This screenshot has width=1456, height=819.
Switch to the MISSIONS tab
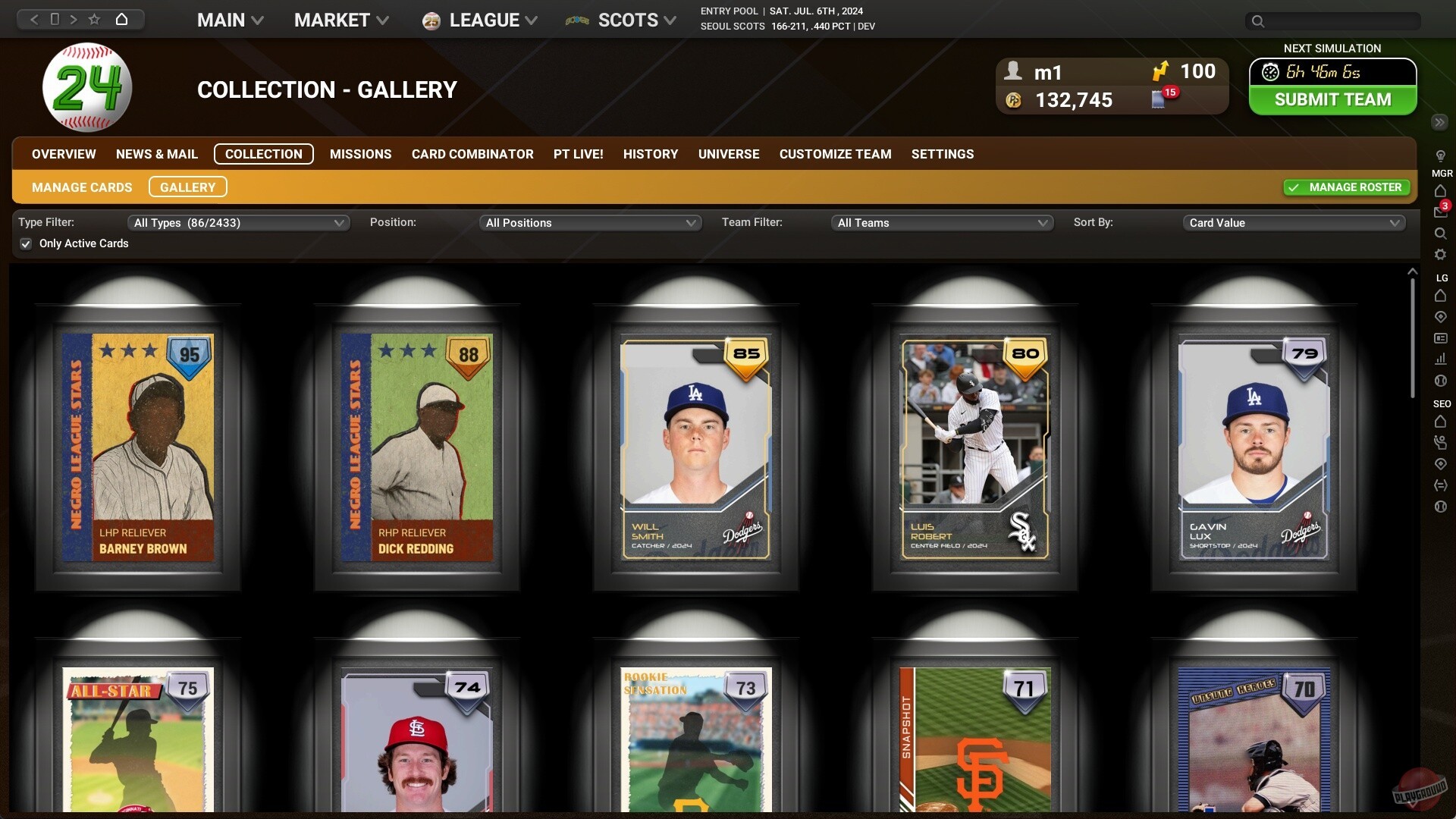tap(360, 154)
